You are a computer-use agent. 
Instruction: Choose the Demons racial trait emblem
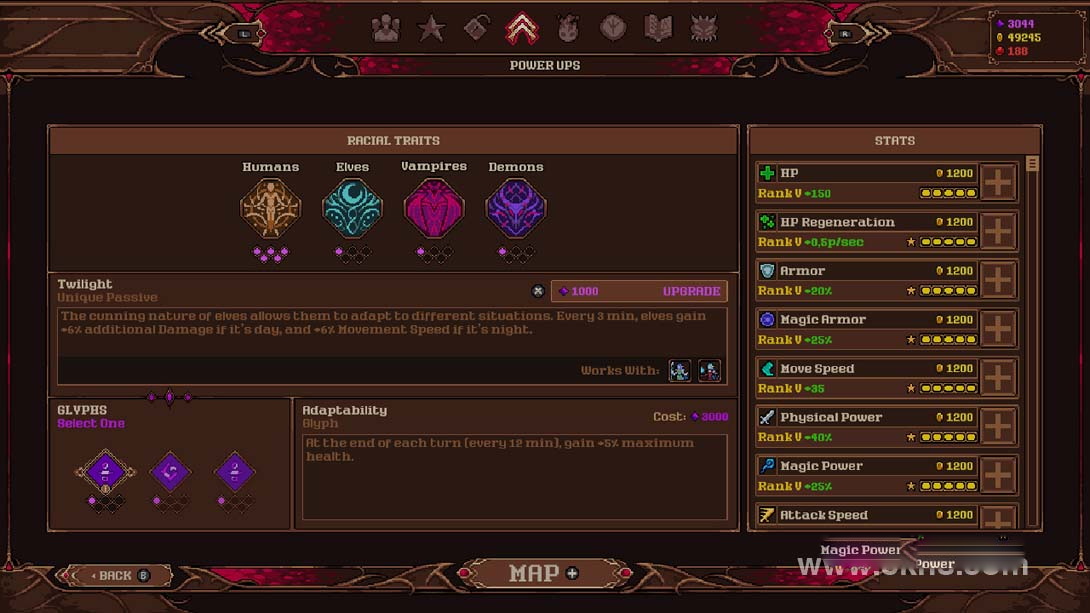click(516, 208)
